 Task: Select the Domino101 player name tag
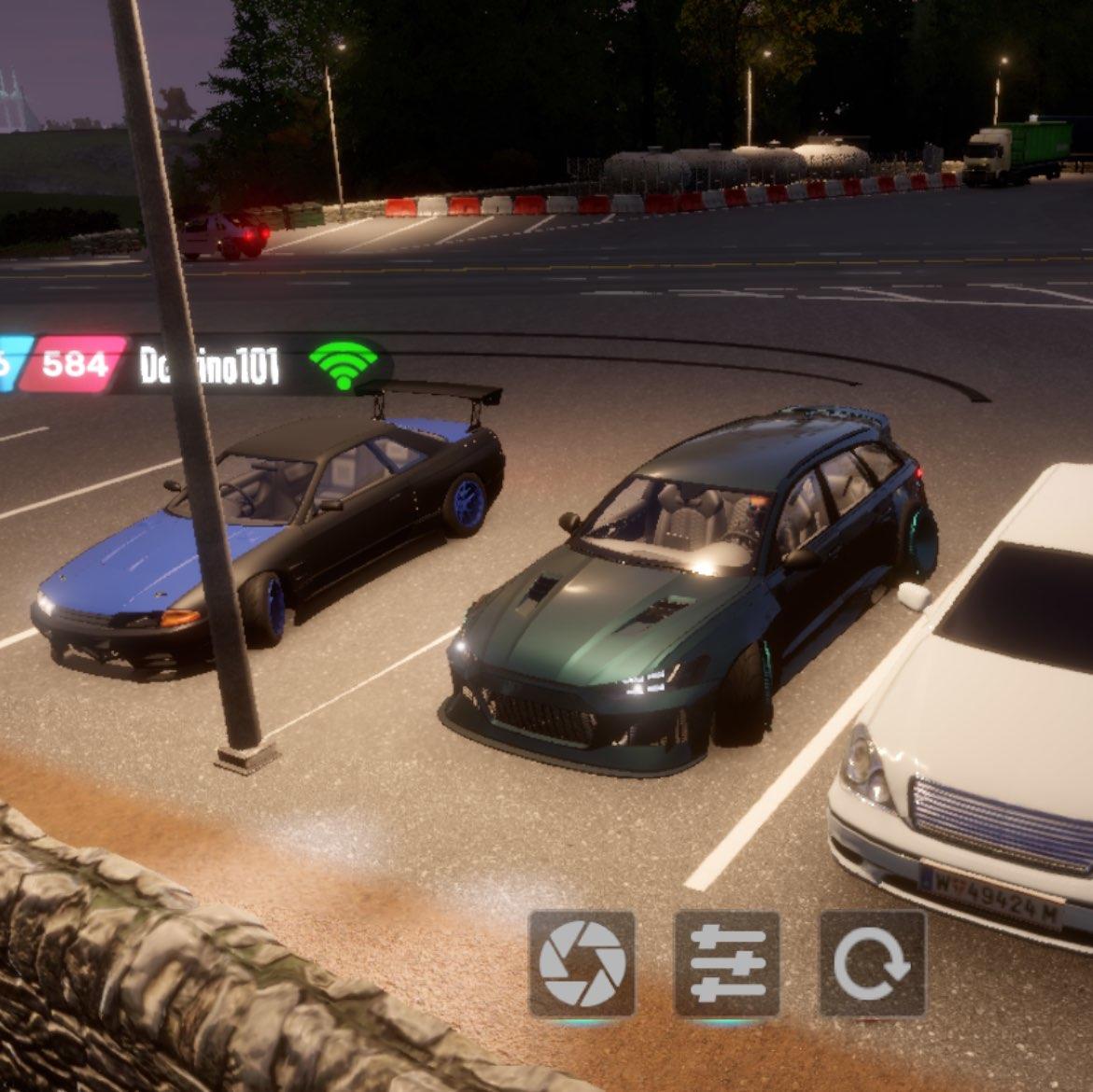(x=209, y=365)
